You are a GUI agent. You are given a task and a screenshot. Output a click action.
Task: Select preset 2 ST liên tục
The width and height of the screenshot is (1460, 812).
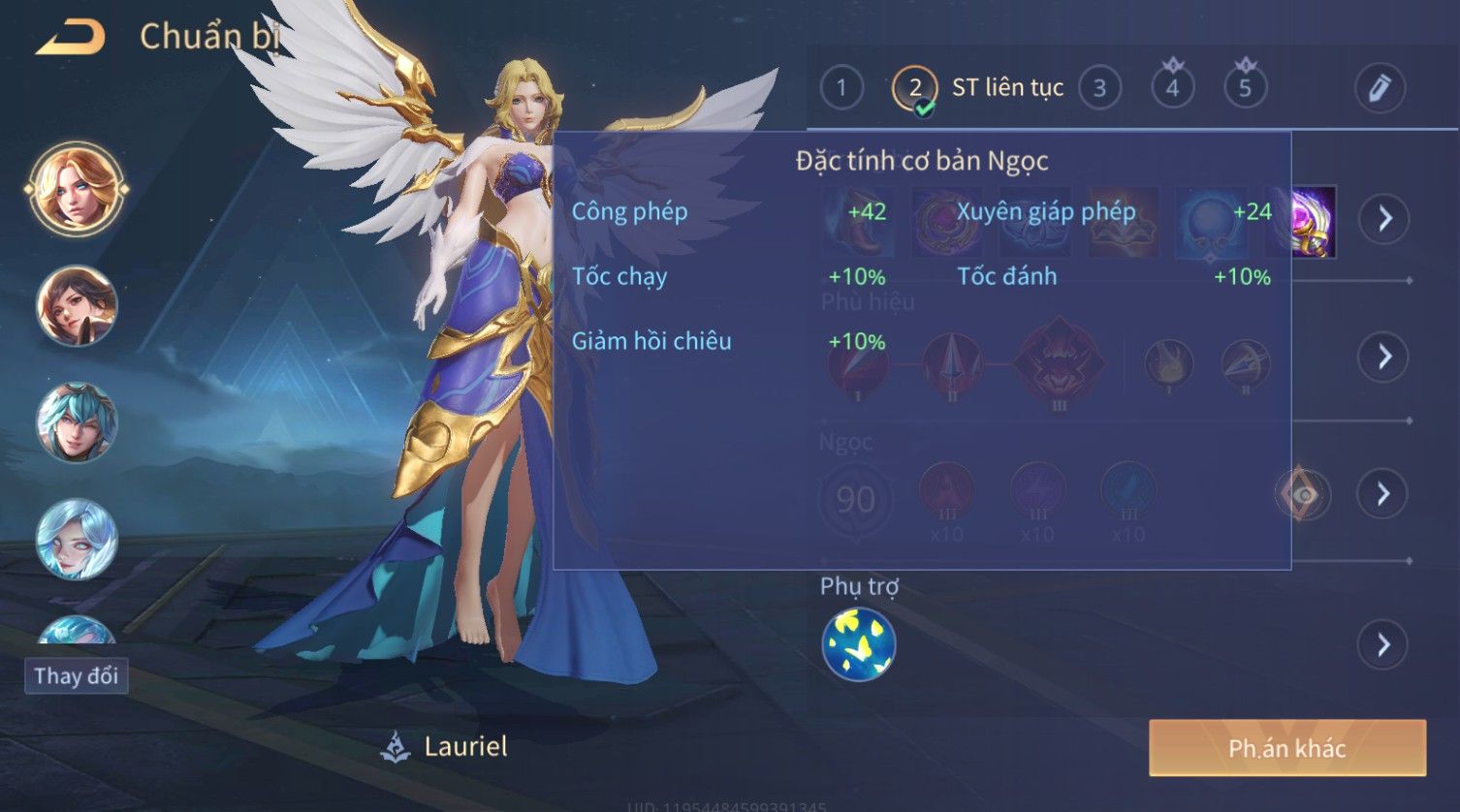coord(914,88)
